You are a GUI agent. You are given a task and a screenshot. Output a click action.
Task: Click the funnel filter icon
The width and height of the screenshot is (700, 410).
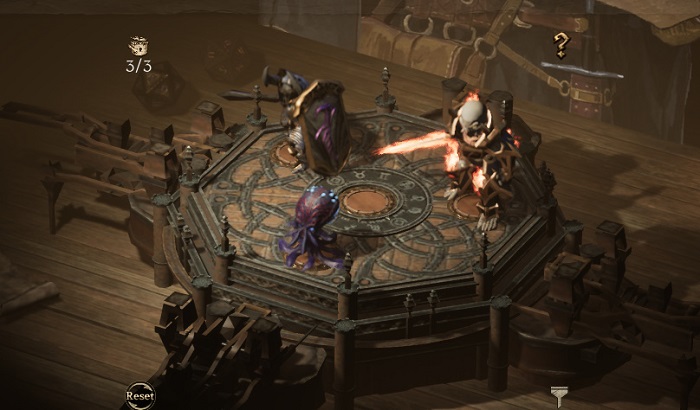click(x=558, y=394)
